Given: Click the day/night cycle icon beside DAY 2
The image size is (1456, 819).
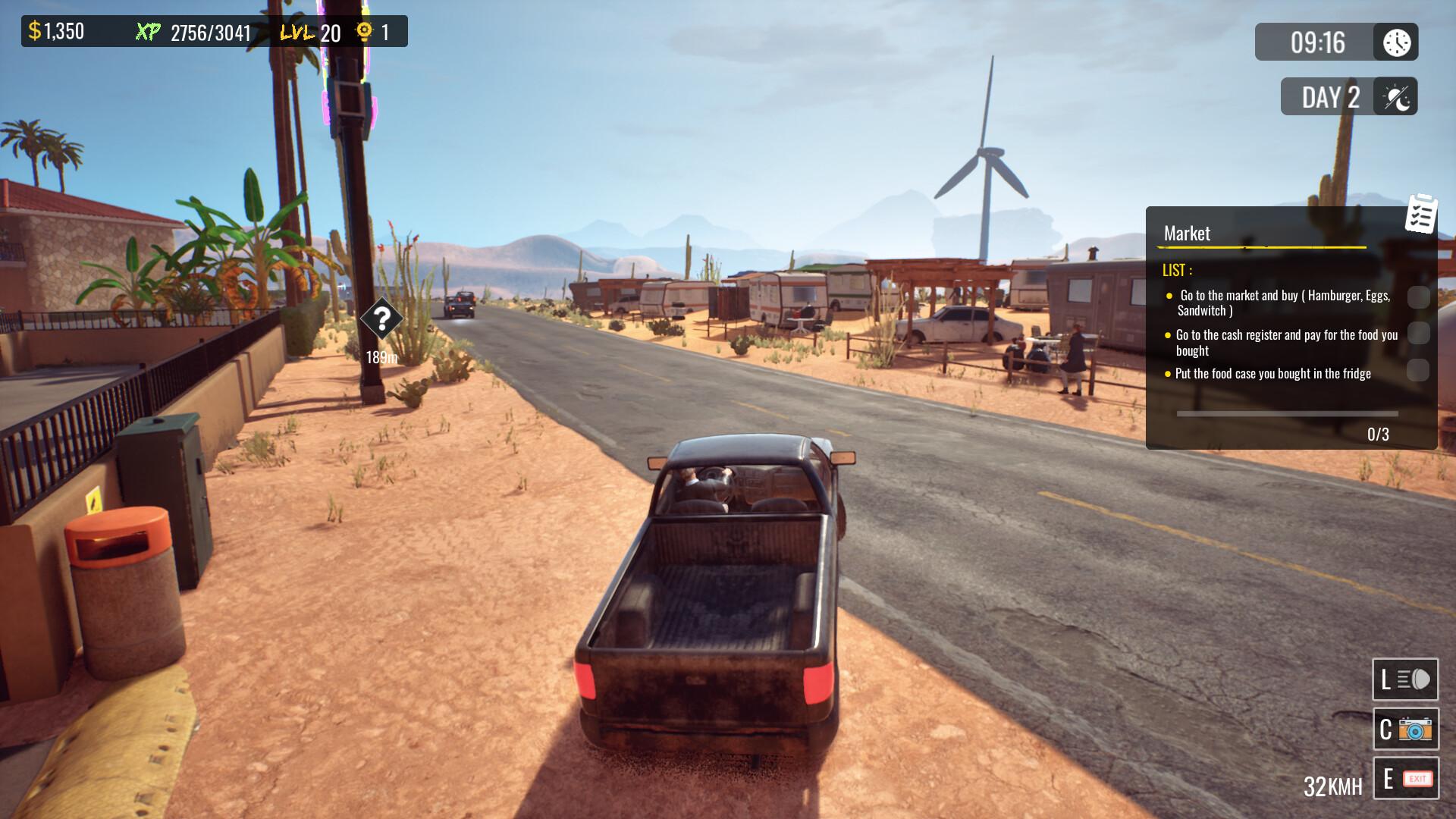Looking at the screenshot, I should [x=1396, y=97].
